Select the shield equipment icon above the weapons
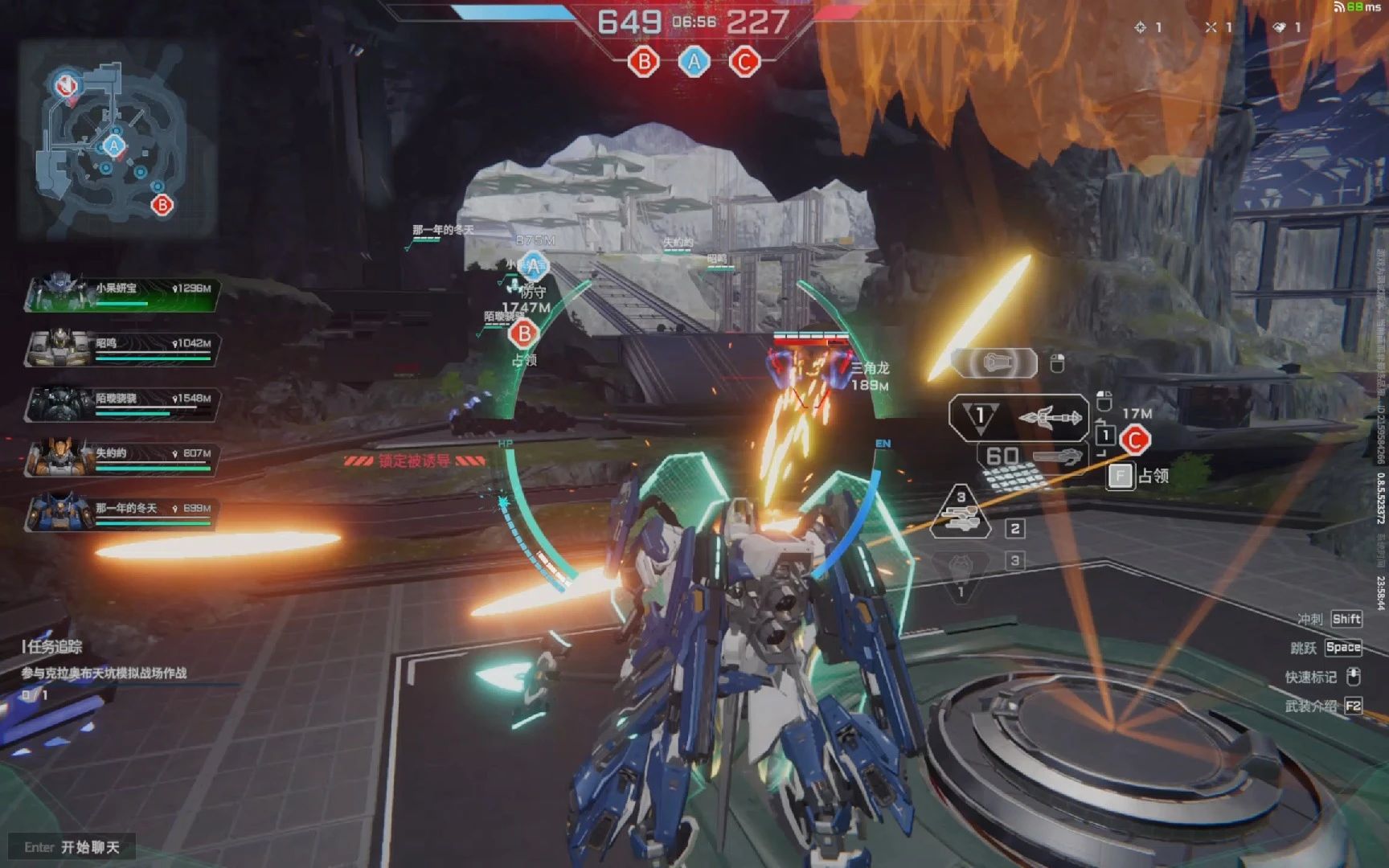 (995, 363)
